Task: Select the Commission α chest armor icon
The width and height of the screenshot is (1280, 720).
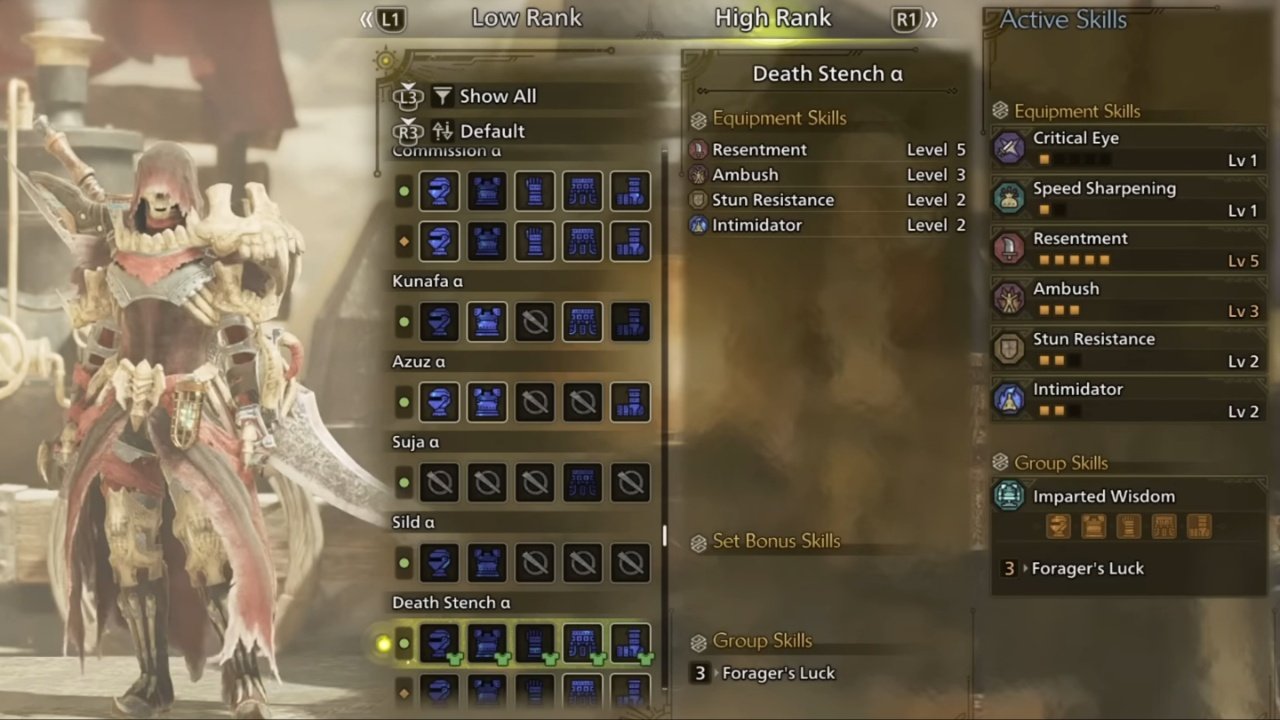Action: 487,191
